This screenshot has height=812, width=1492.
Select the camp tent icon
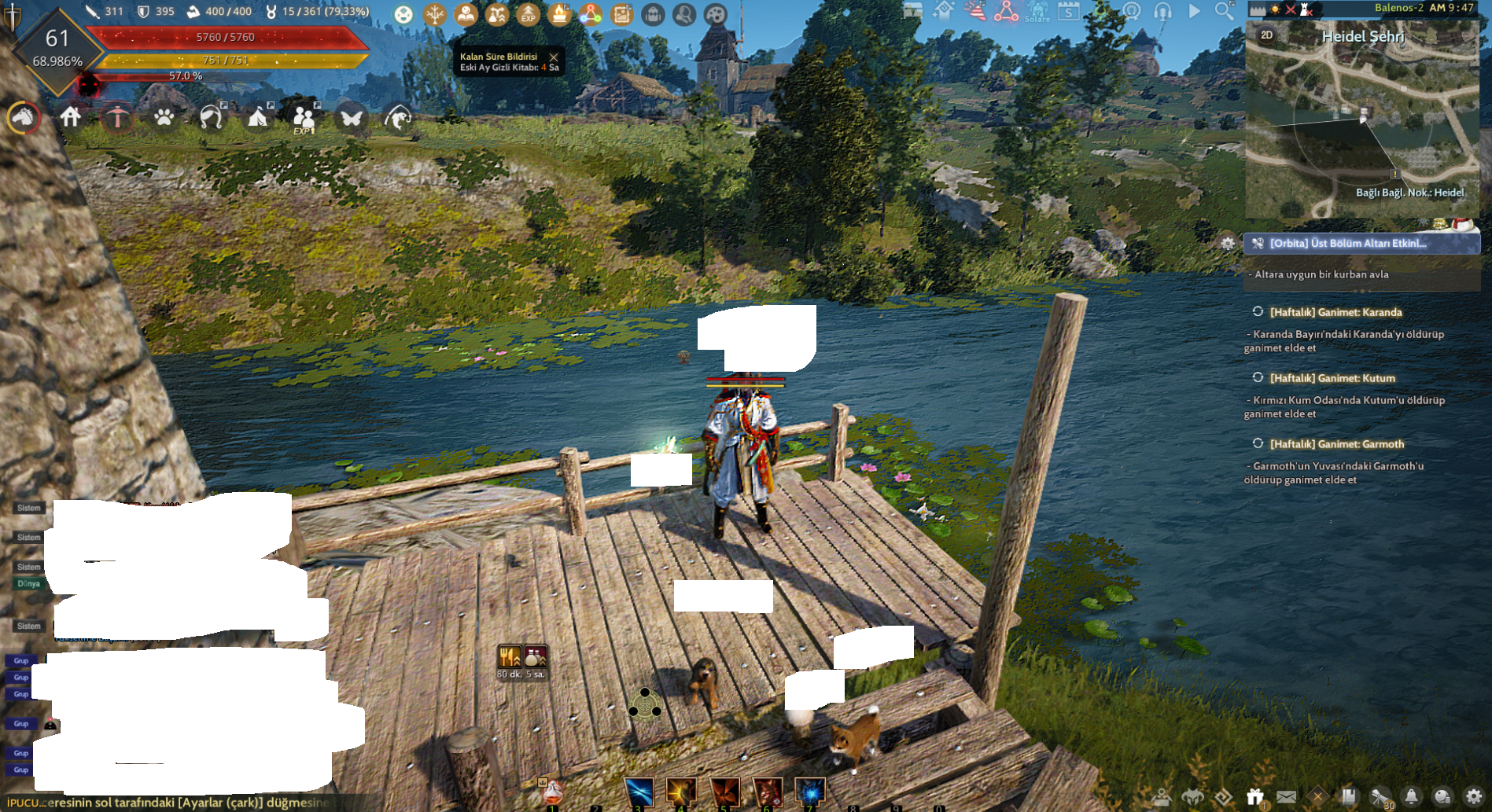point(257,118)
